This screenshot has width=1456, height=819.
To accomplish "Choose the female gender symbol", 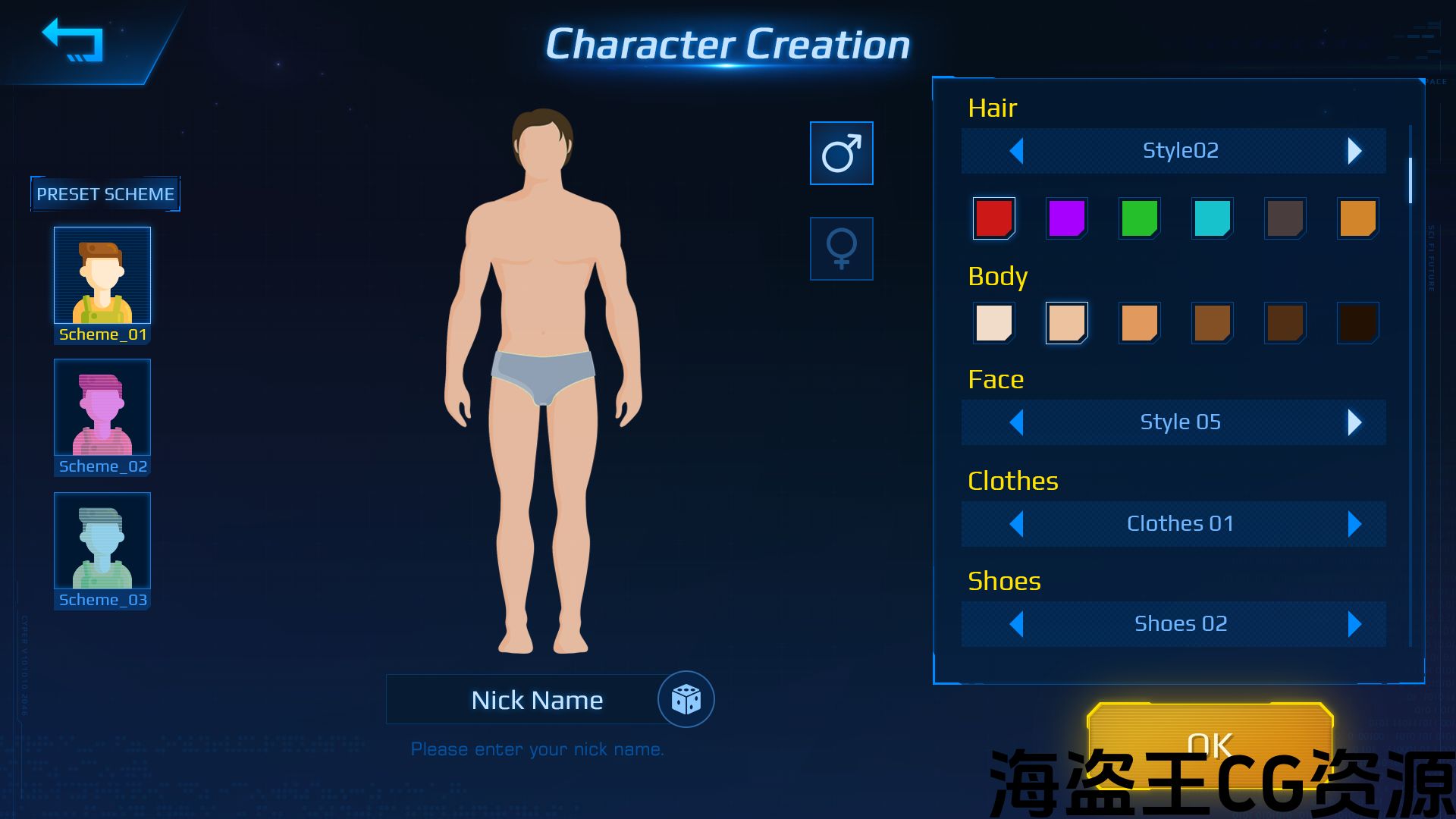I will (841, 249).
